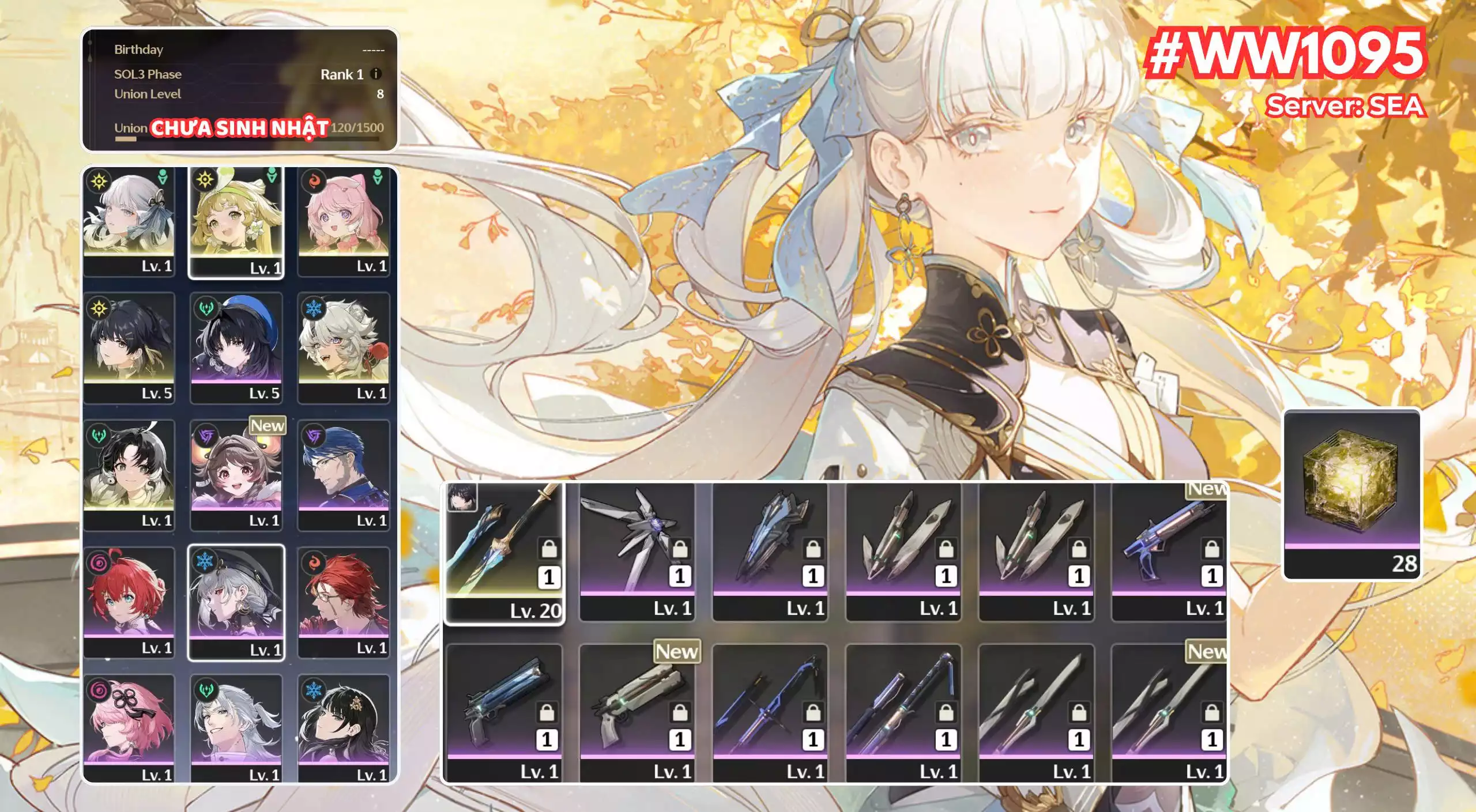Viewport: 1476px width, 812px height.
Task: Select the pink-haired girl with cat-ear hood
Action: click(344, 221)
